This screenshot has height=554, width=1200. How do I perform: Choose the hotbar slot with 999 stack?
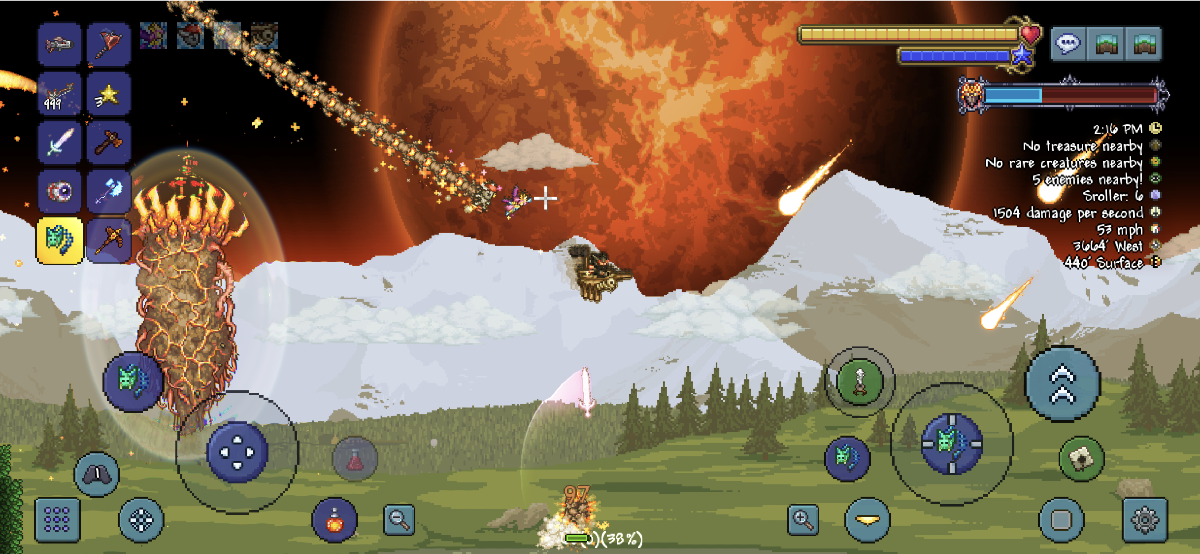[60, 93]
